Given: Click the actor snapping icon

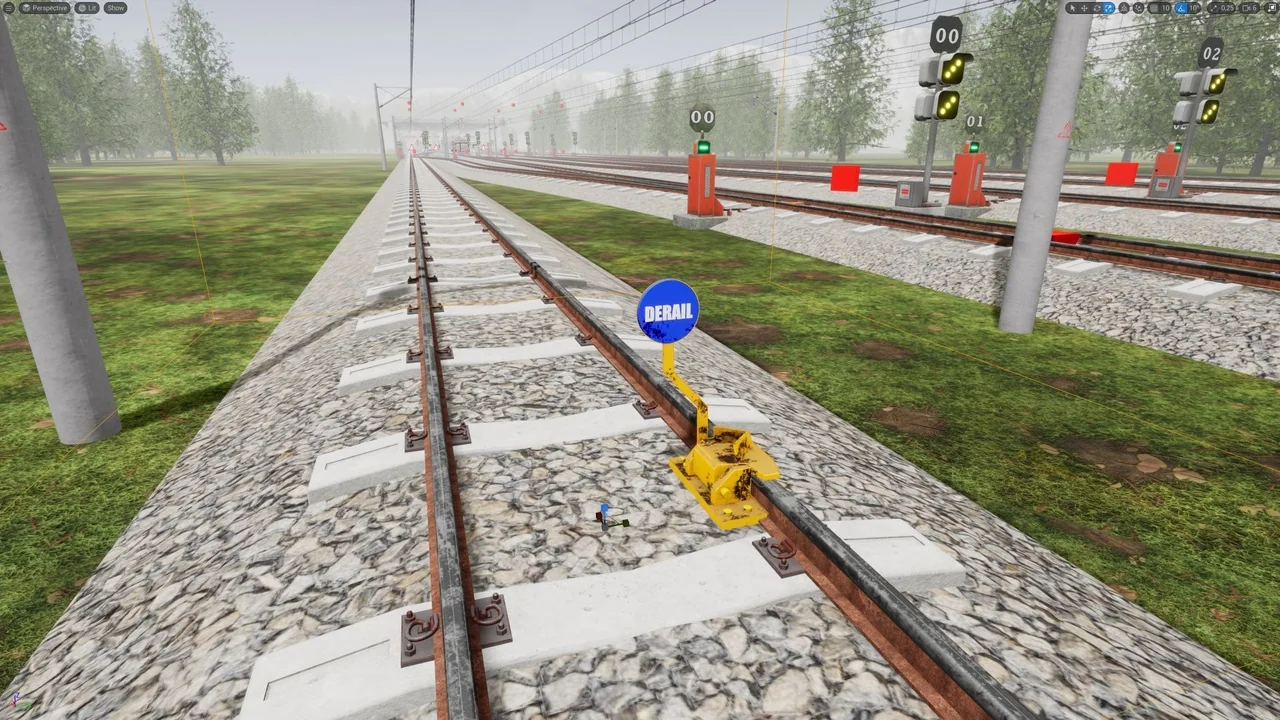Looking at the screenshot, I should point(1139,7).
